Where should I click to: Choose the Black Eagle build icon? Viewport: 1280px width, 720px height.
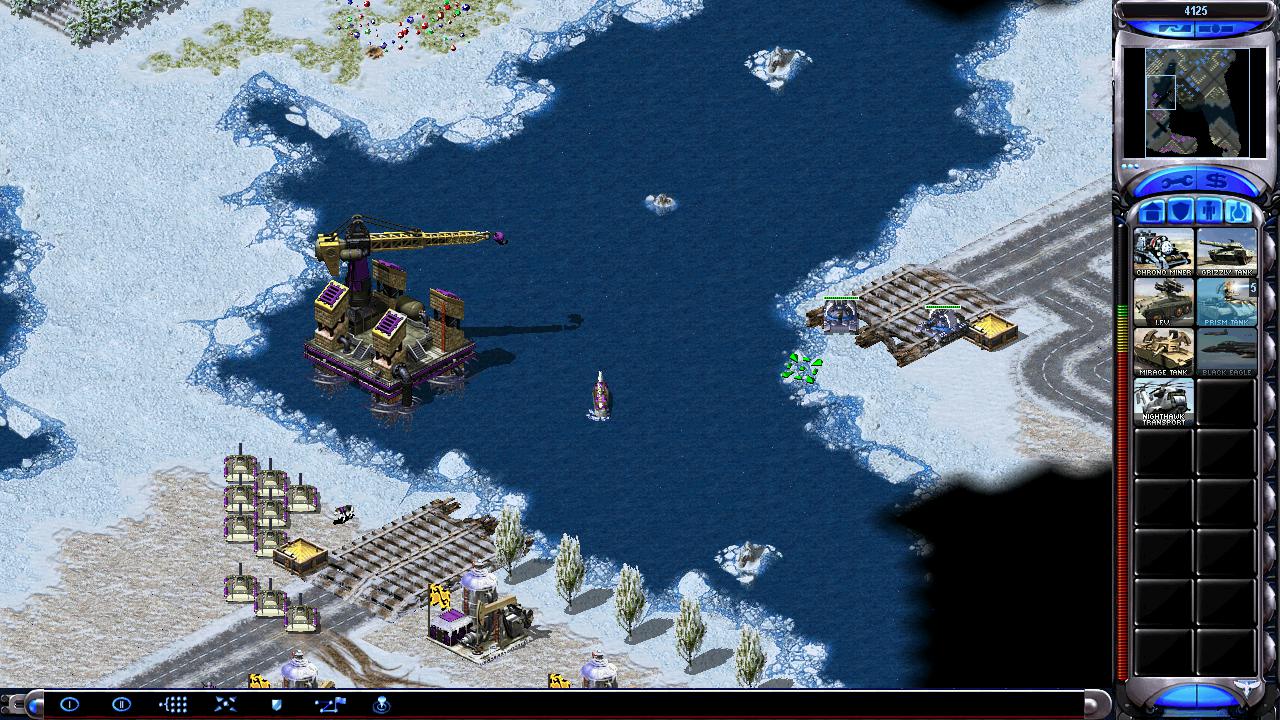pyautogui.click(x=1227, y=352)
